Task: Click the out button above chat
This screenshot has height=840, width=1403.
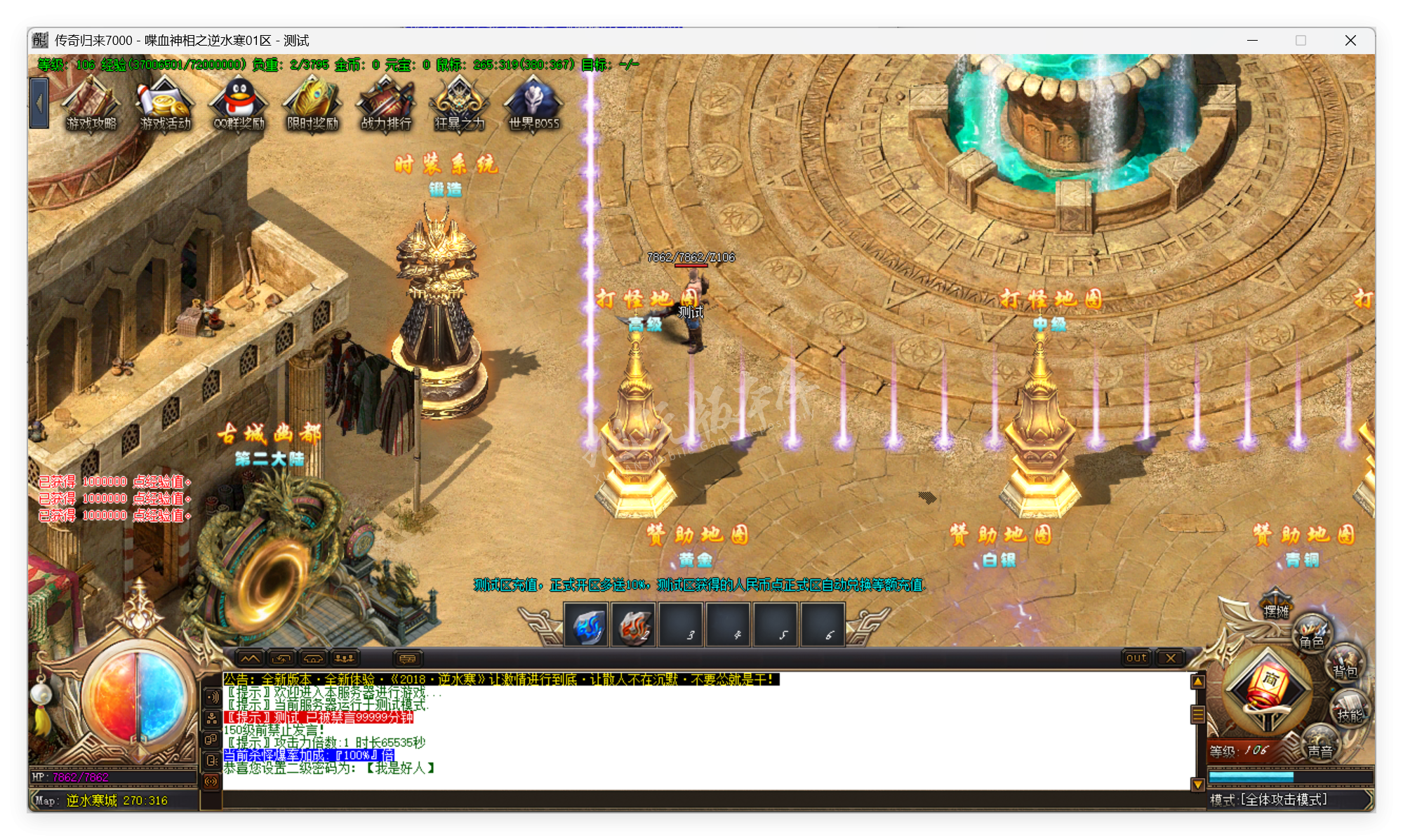Action: [x=1136, y=658]
